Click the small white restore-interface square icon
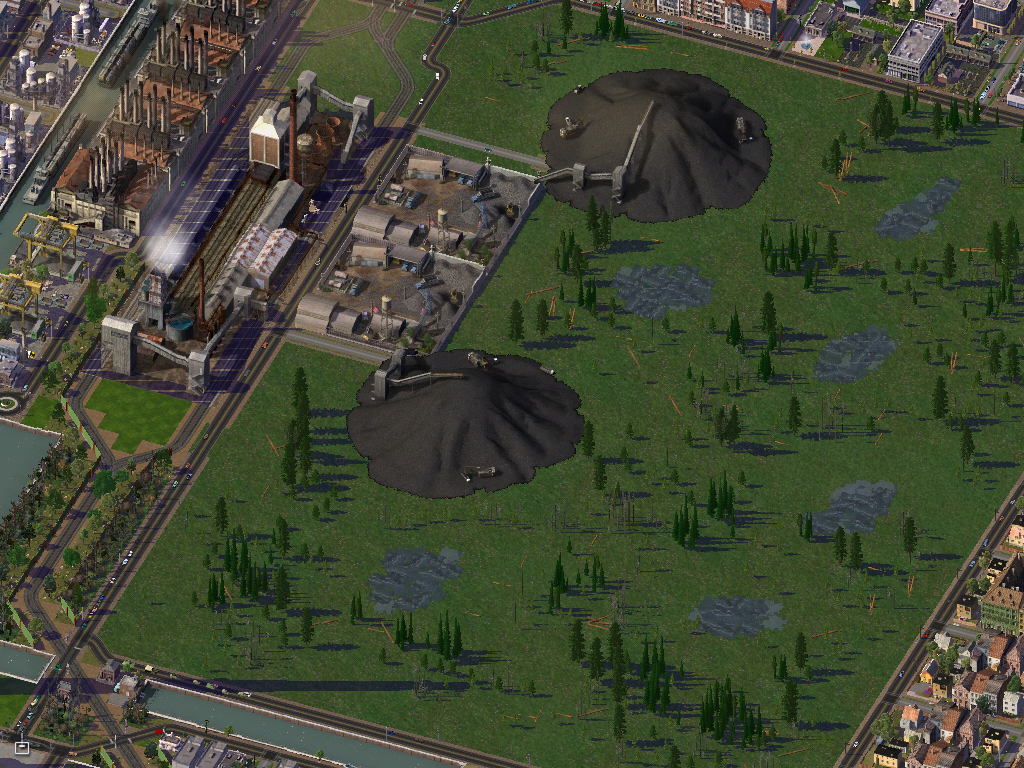This screenshot has width=1024, height=768. coord(22,747)
